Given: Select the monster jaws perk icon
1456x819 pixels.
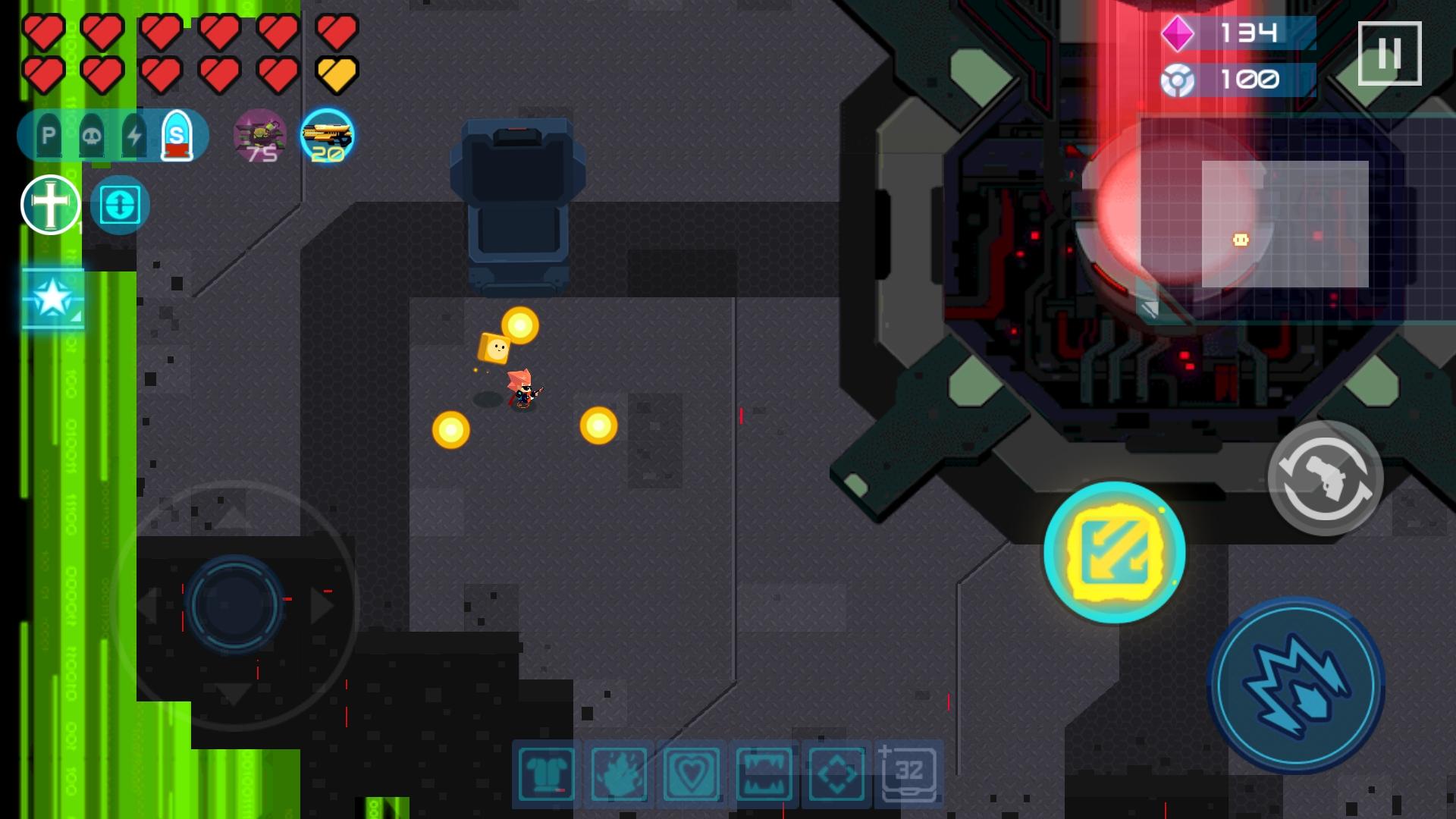Looking at the screenshot, I should click(765, 773).
